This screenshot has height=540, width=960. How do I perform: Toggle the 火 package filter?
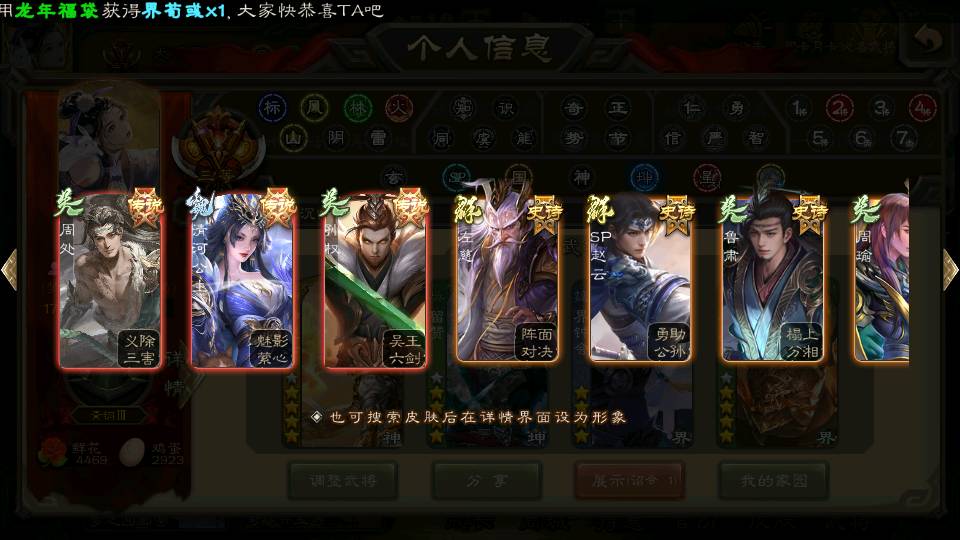pos(400,107)
